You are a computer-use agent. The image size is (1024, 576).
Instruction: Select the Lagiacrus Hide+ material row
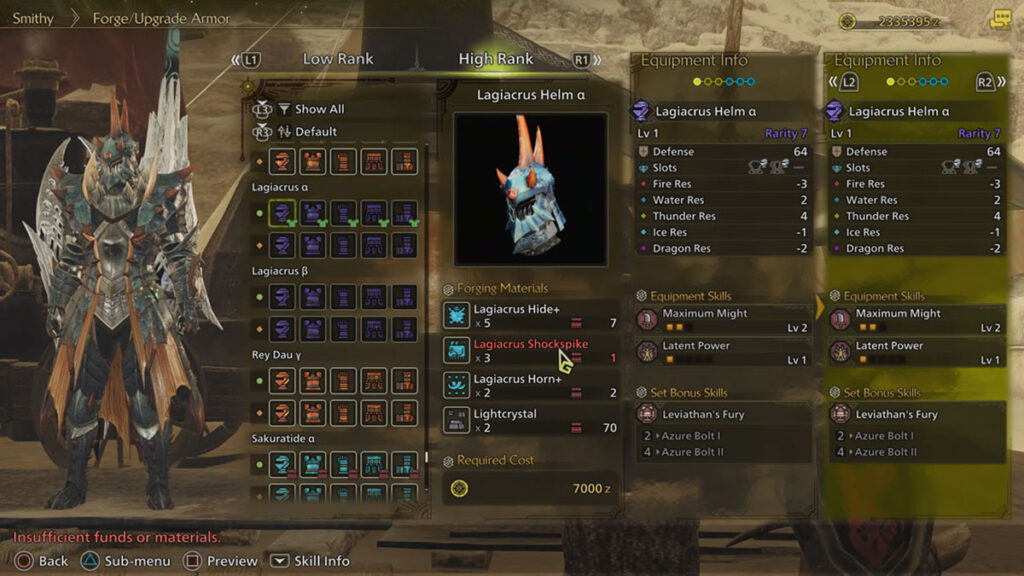(x=530, y=316)
